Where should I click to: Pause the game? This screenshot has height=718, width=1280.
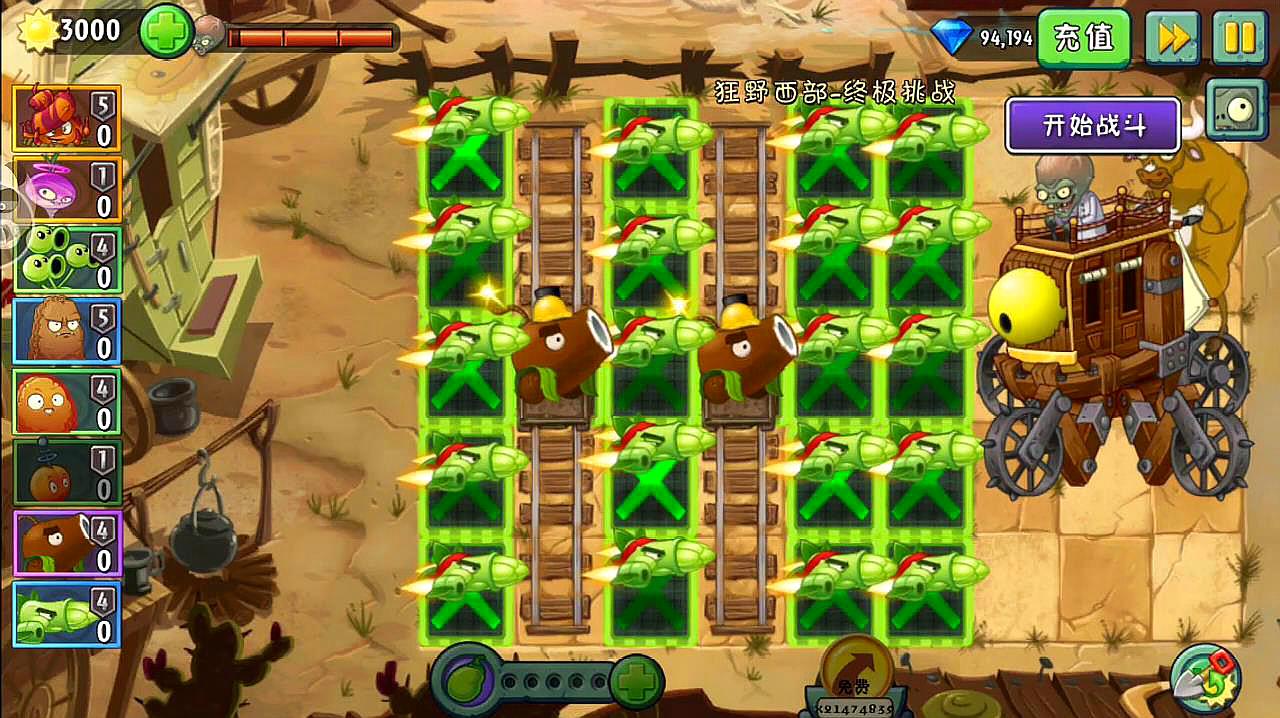pos(1239,38)
